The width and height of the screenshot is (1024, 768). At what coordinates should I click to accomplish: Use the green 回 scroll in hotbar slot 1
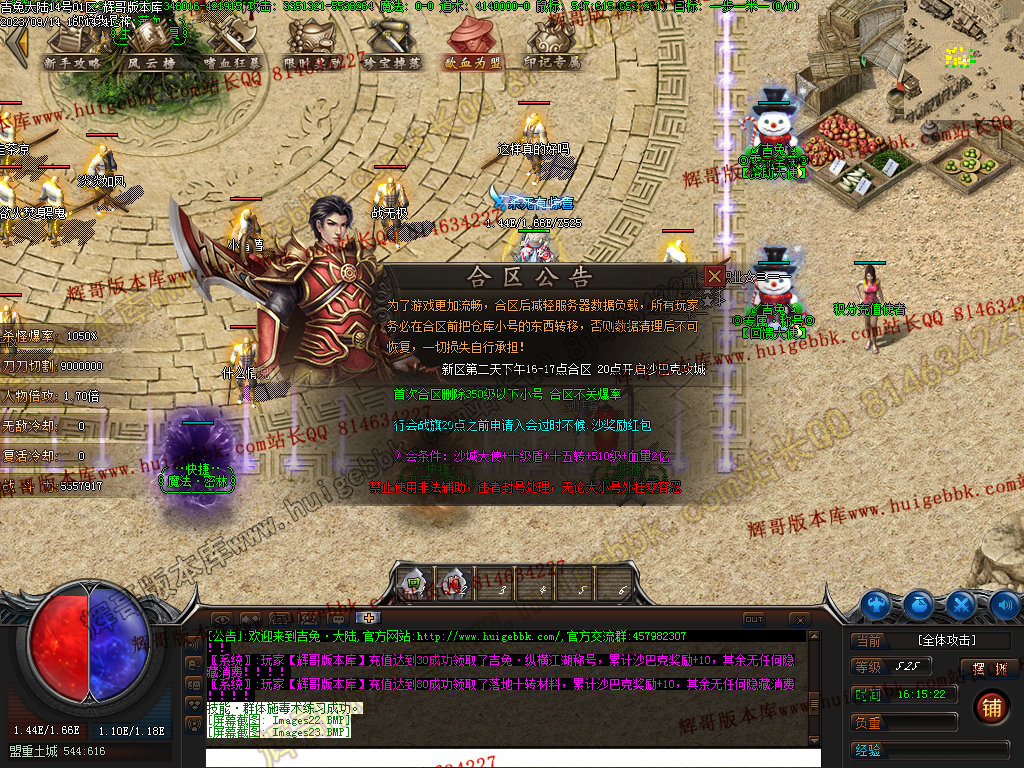tap(415, 581)
